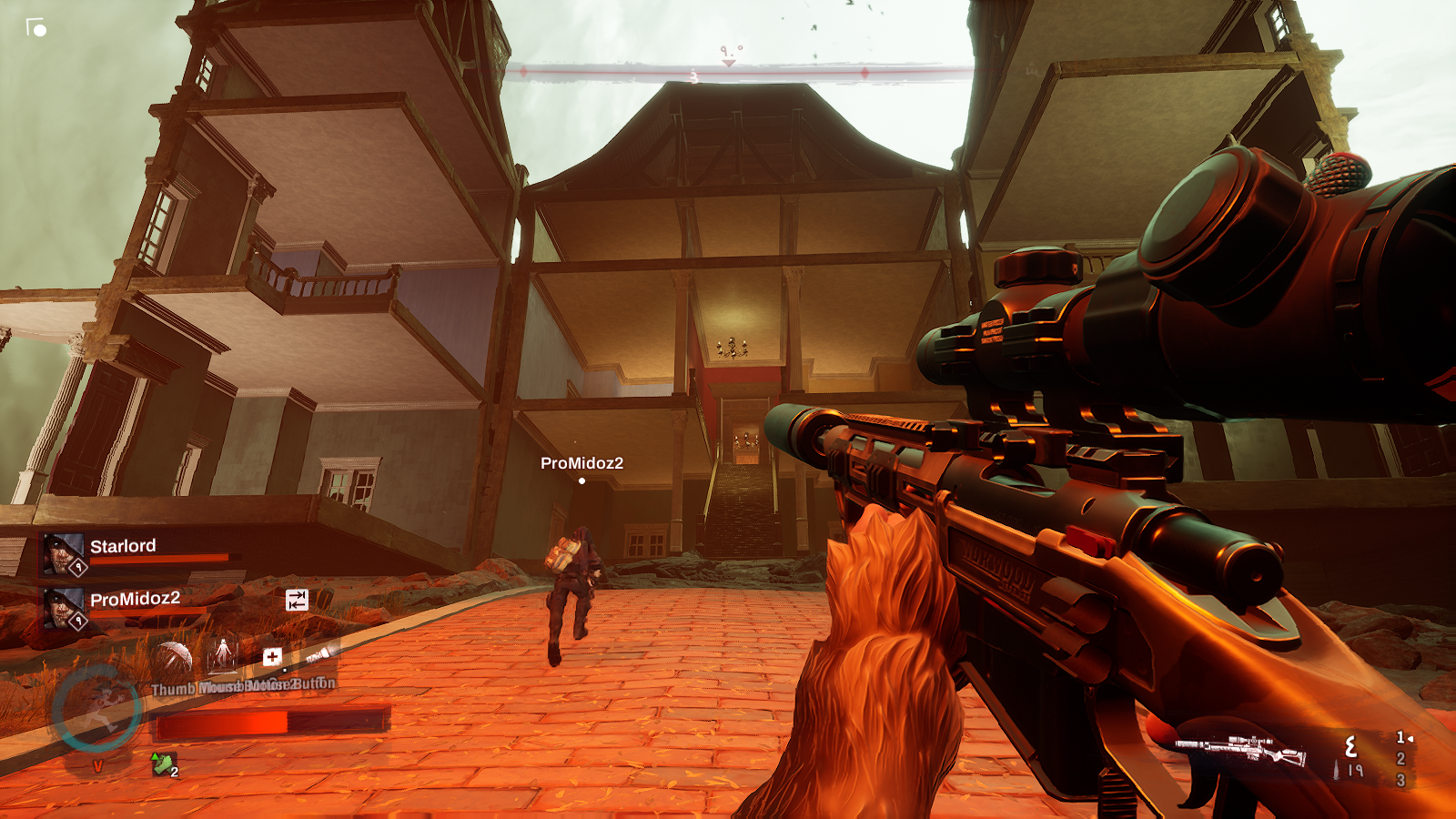This screenshot has width=1456, height=819.
Task: Click the umbrella item icon in the quickbar
Action: click(176, 655)
